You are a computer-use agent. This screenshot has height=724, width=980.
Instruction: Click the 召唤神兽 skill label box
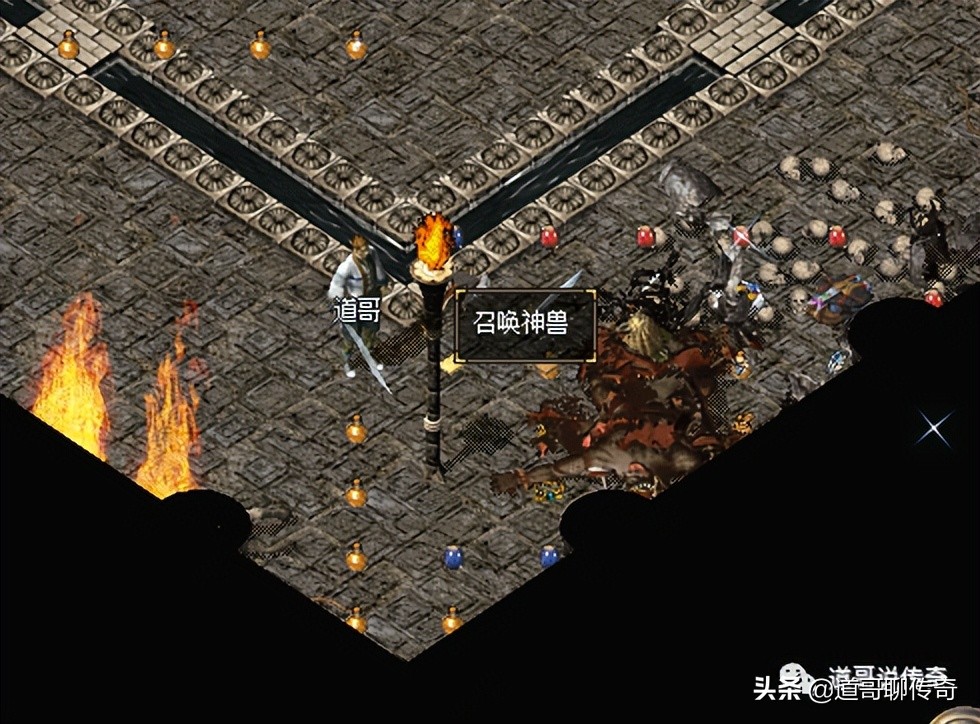pyautogui.click(x=526, y=326)
